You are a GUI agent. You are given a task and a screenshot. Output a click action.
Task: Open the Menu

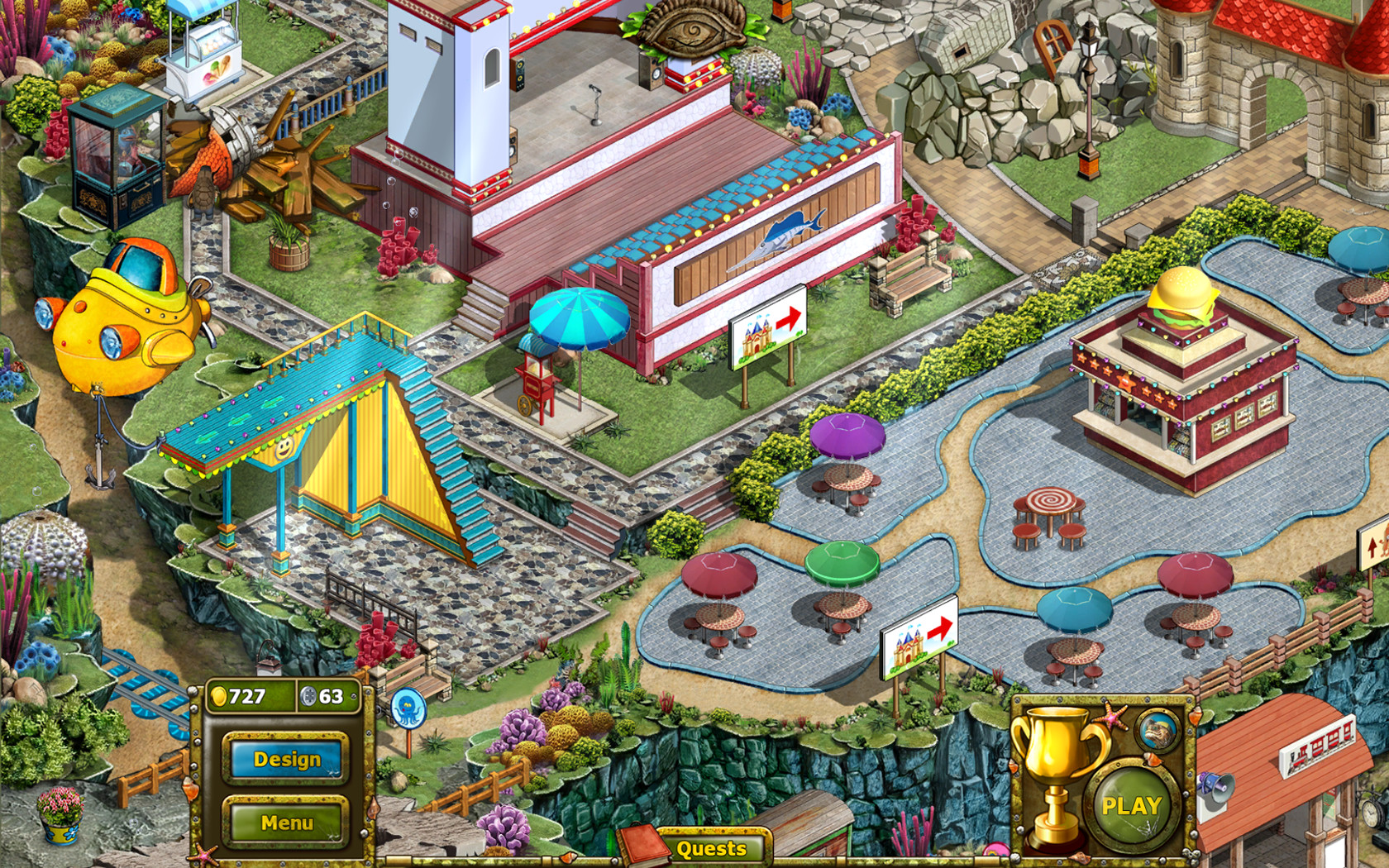click(x=285, y=823)
